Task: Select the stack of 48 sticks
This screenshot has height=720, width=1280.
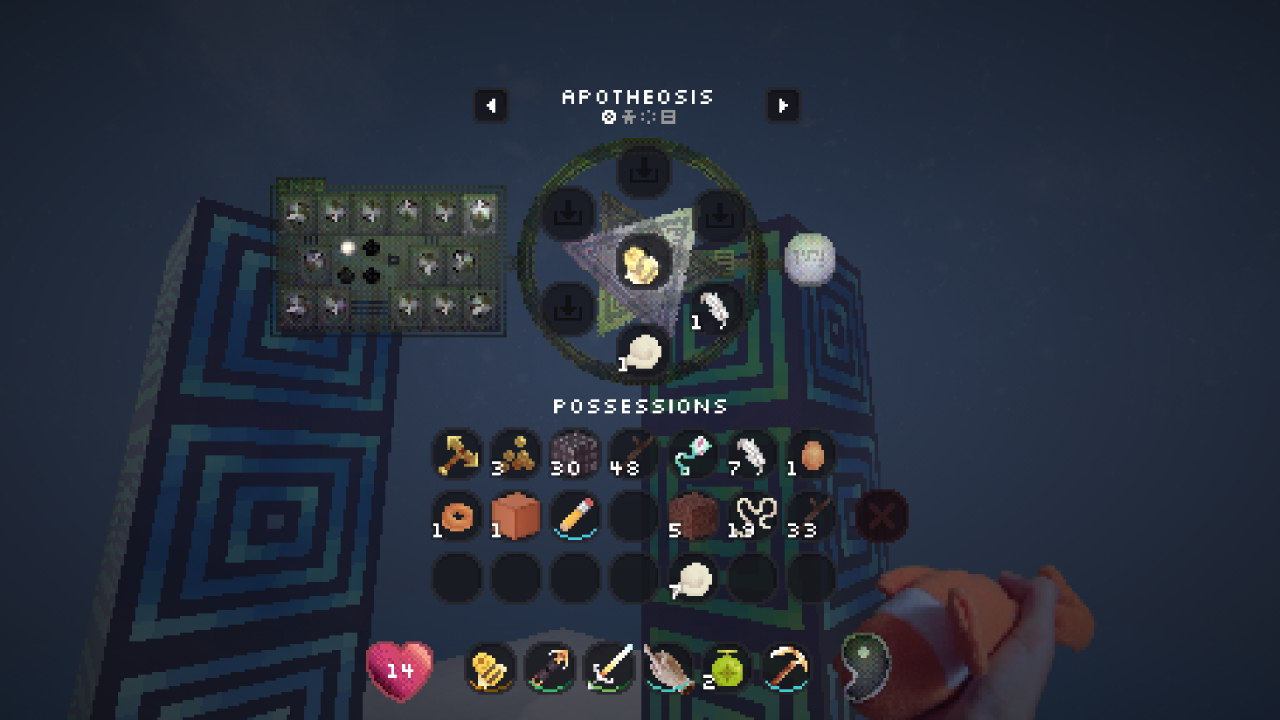Action: click(x=633, y=455)
